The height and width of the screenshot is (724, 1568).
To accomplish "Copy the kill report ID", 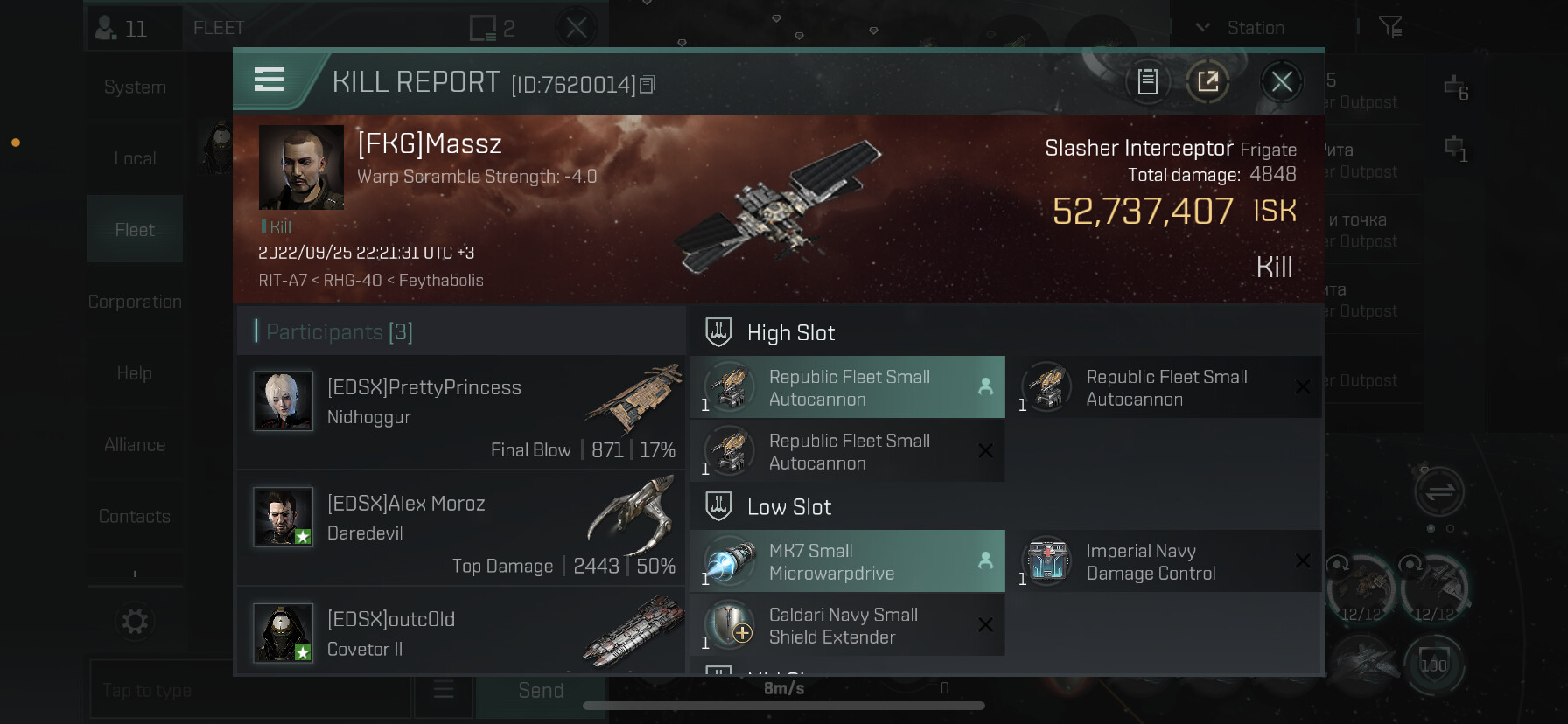I will coord(647,85).
